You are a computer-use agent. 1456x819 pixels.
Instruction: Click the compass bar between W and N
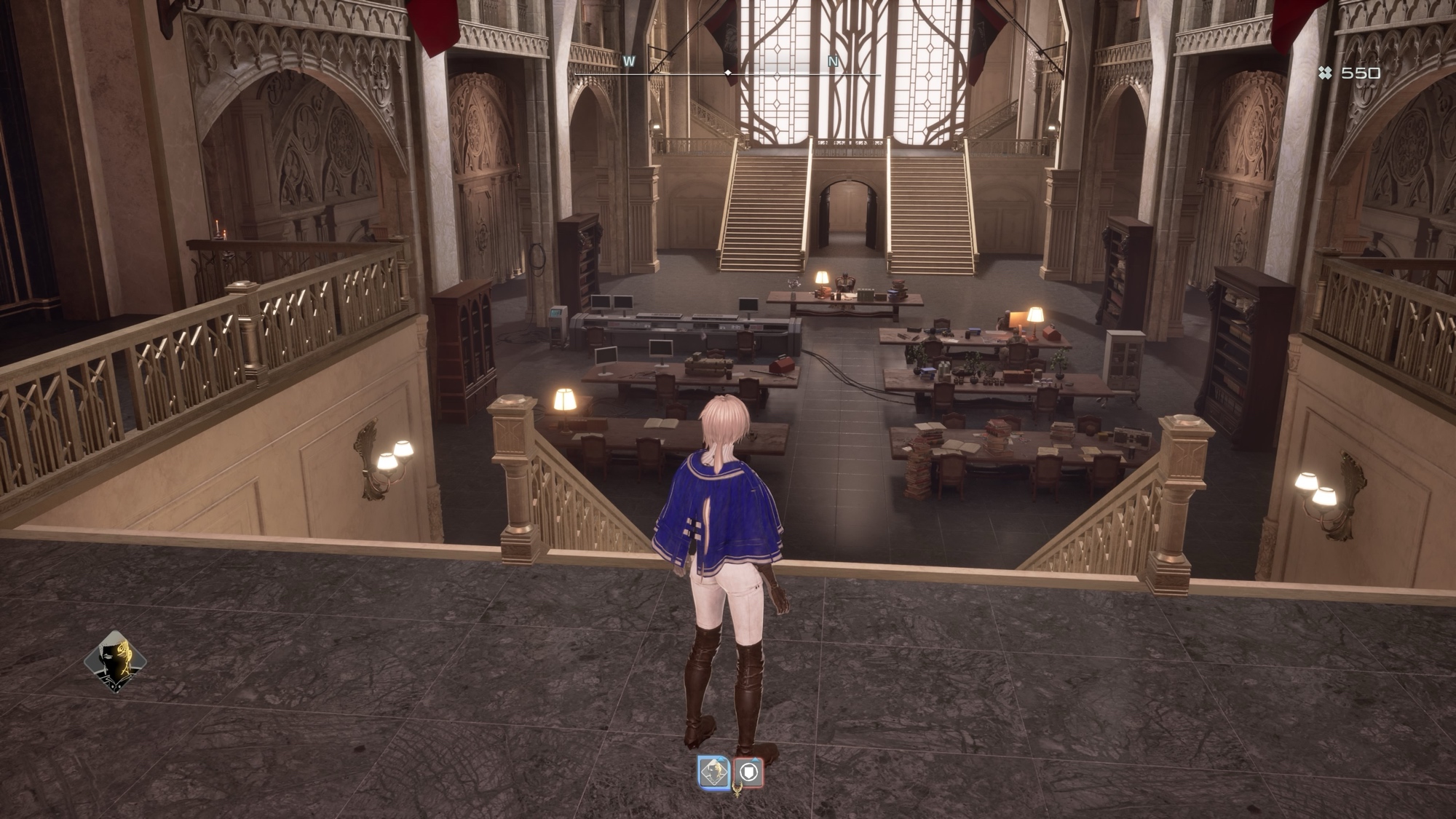[728, 74]
